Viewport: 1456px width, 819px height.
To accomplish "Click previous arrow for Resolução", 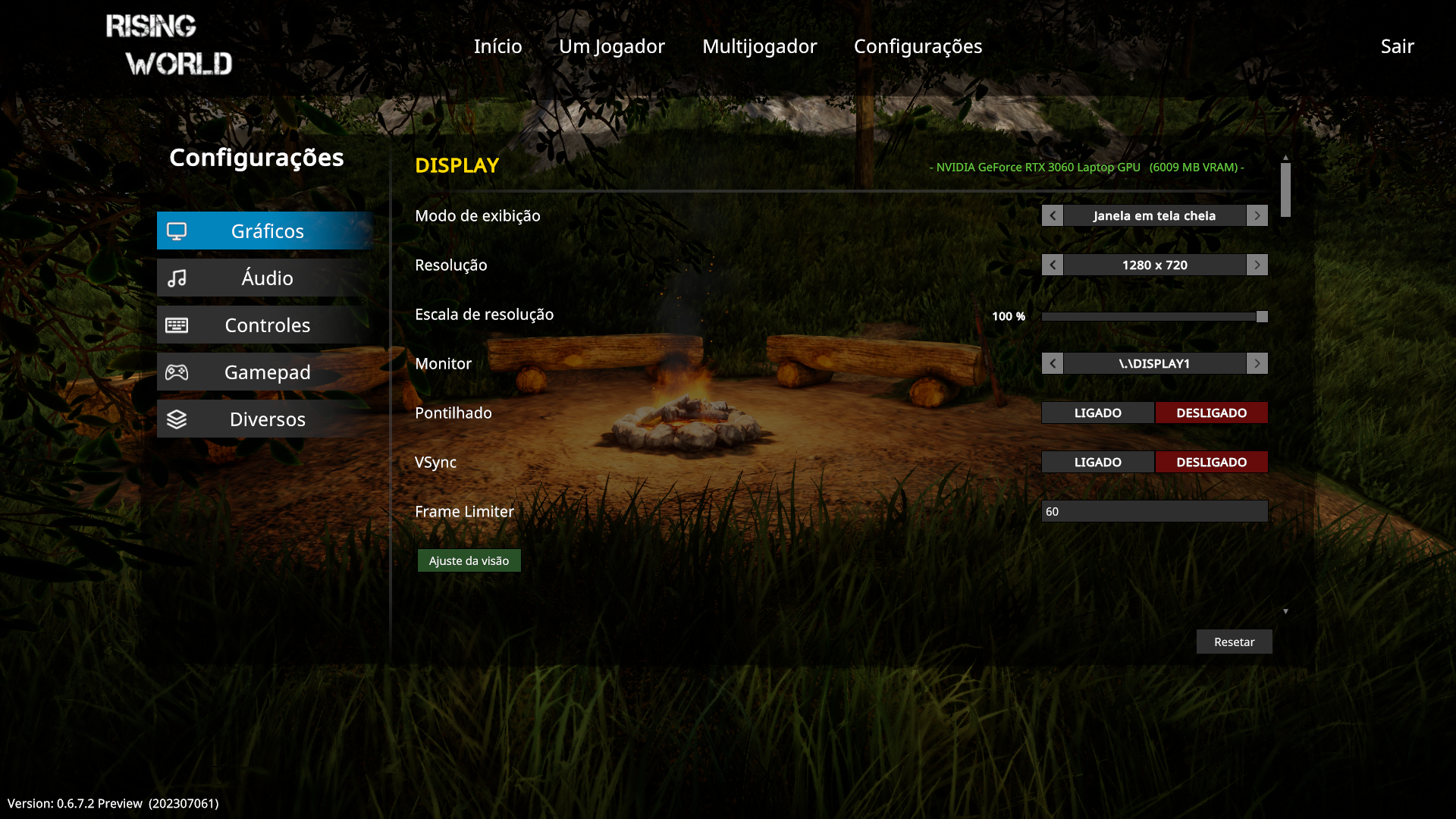I will pyautogui.click(x=1052, y=265).
